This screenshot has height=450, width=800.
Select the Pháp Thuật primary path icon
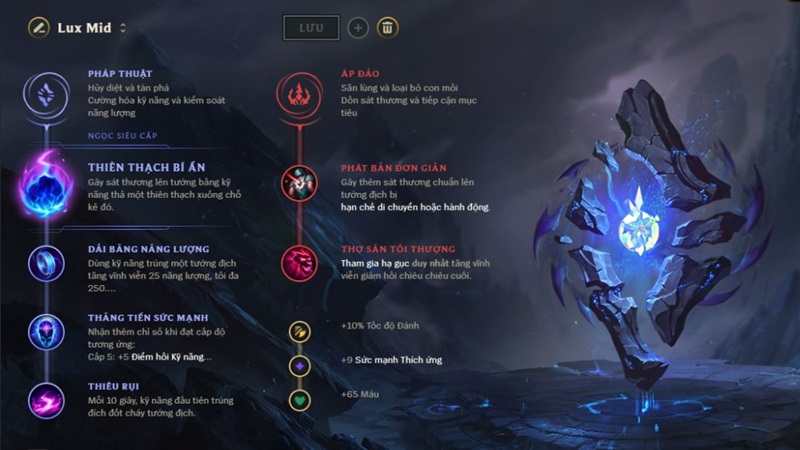point(47,94)
